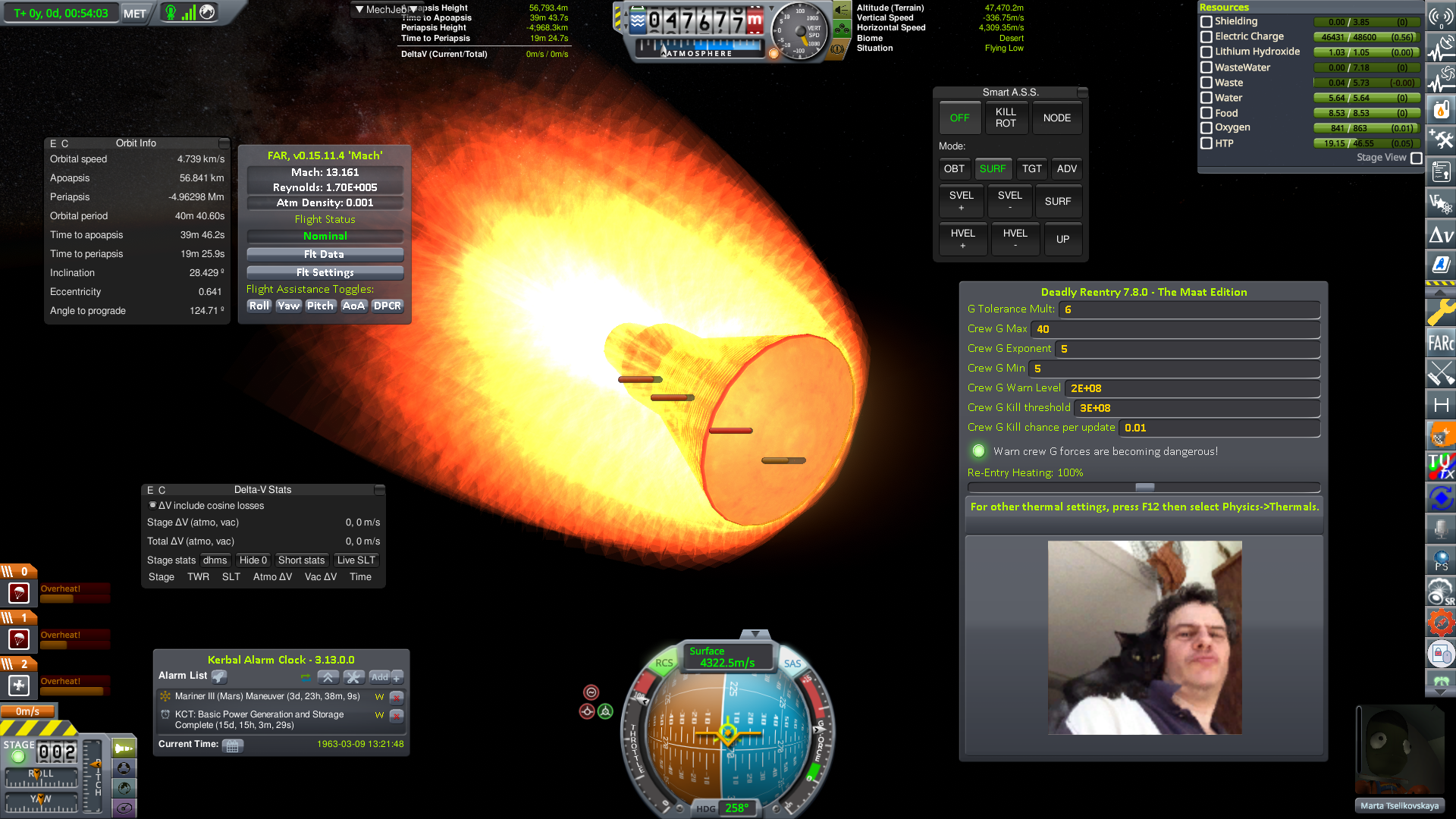Select the TGT mode tab
The image size is (1456, 819).
(1031, 168)
